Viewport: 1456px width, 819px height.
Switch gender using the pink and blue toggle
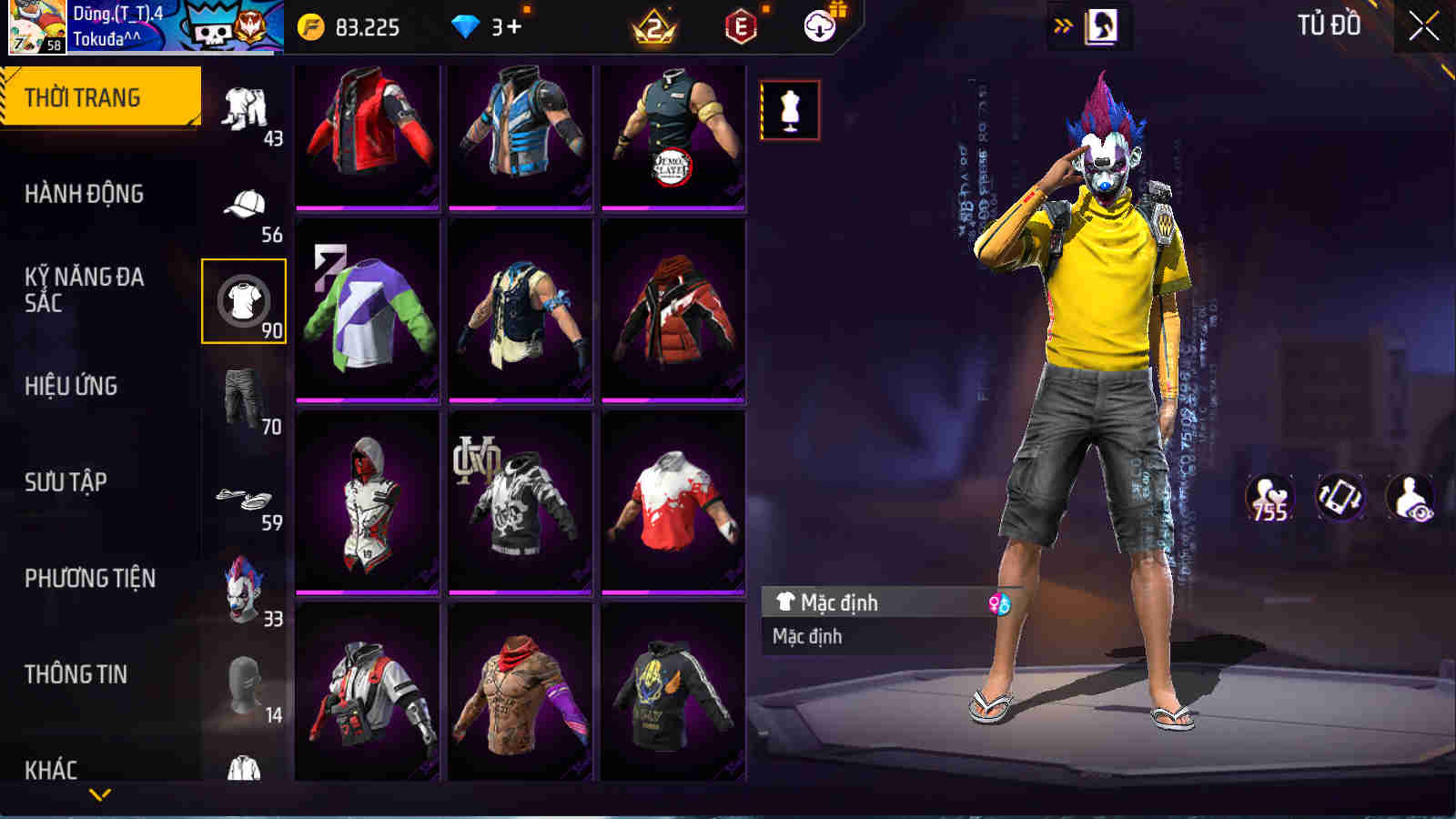[x=999, y=602]
